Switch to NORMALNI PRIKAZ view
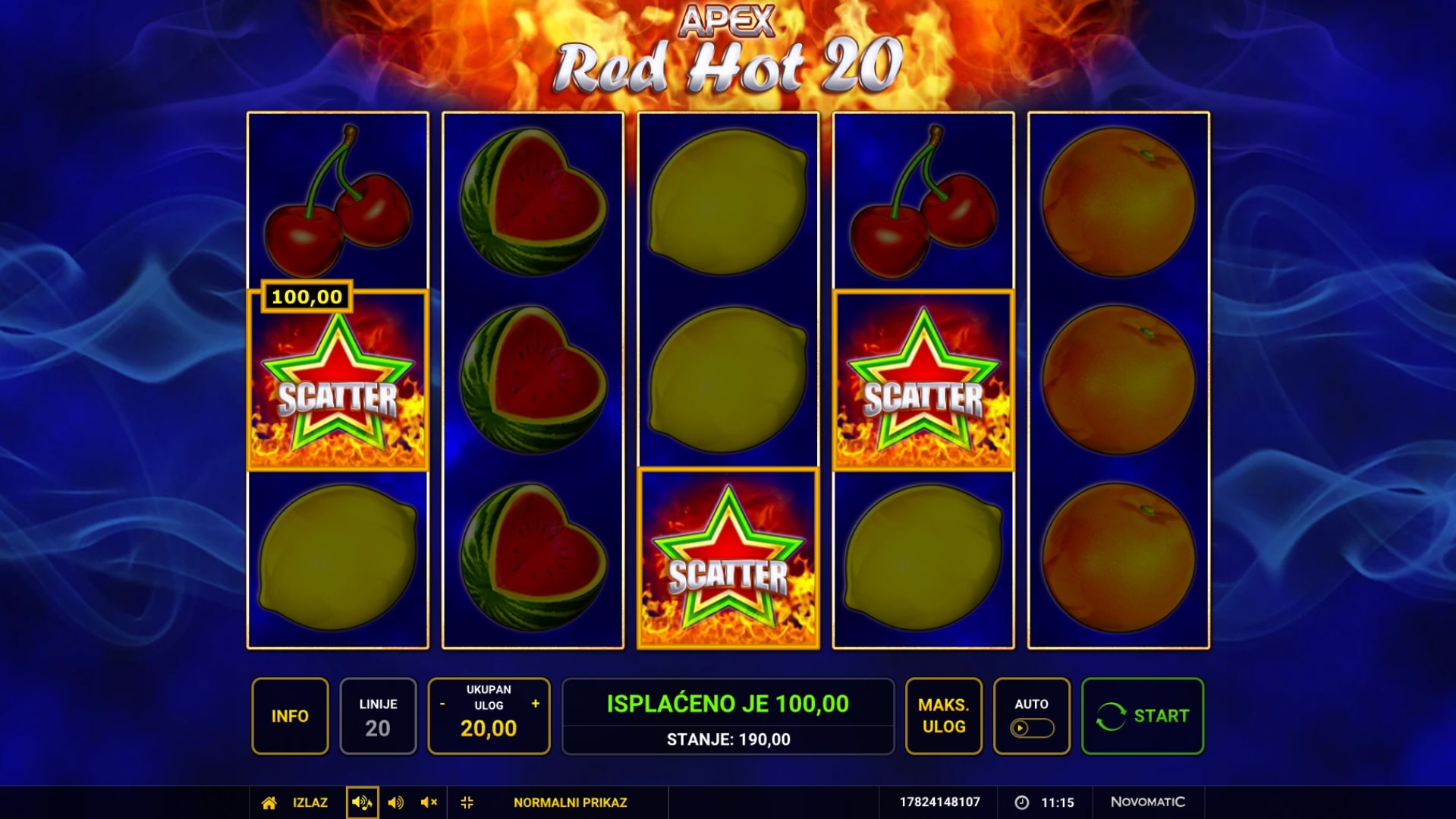Image resolution: width=1456 pixels, height=819 pixels. click(x=570, y=802)
